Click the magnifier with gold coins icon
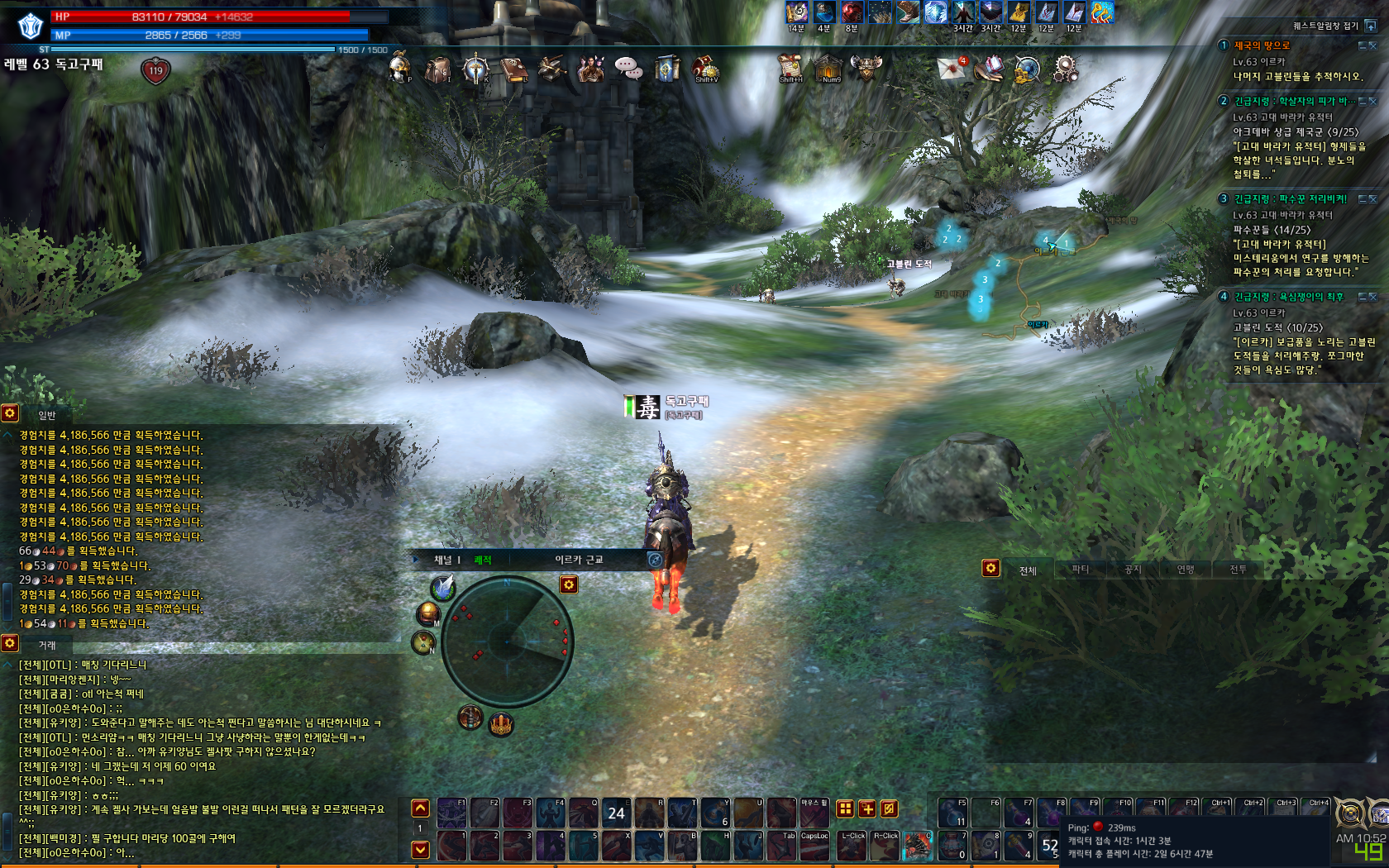This screenshot has width=1389, height=868. click(x=1027, y=69)
